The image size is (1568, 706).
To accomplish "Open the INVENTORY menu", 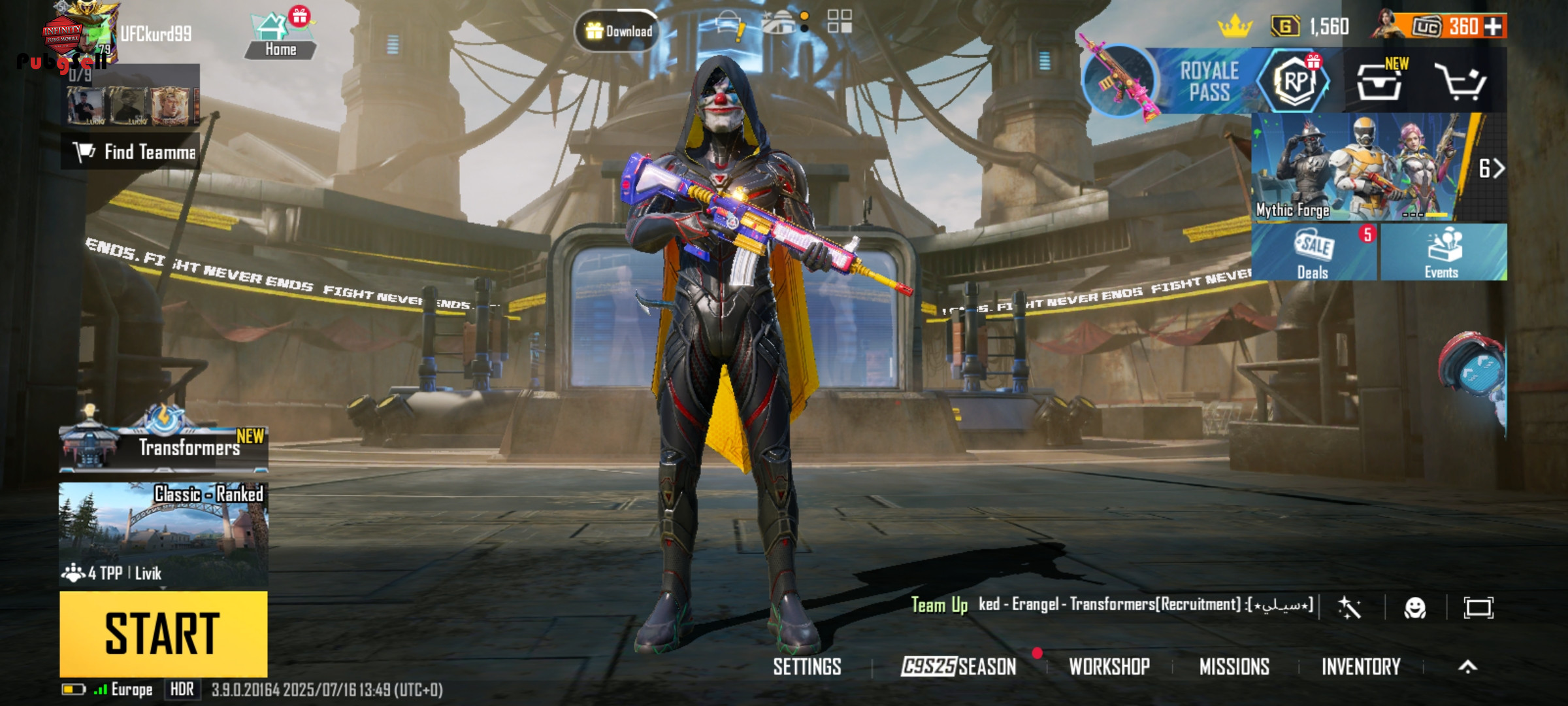I will click(1361, 667).
